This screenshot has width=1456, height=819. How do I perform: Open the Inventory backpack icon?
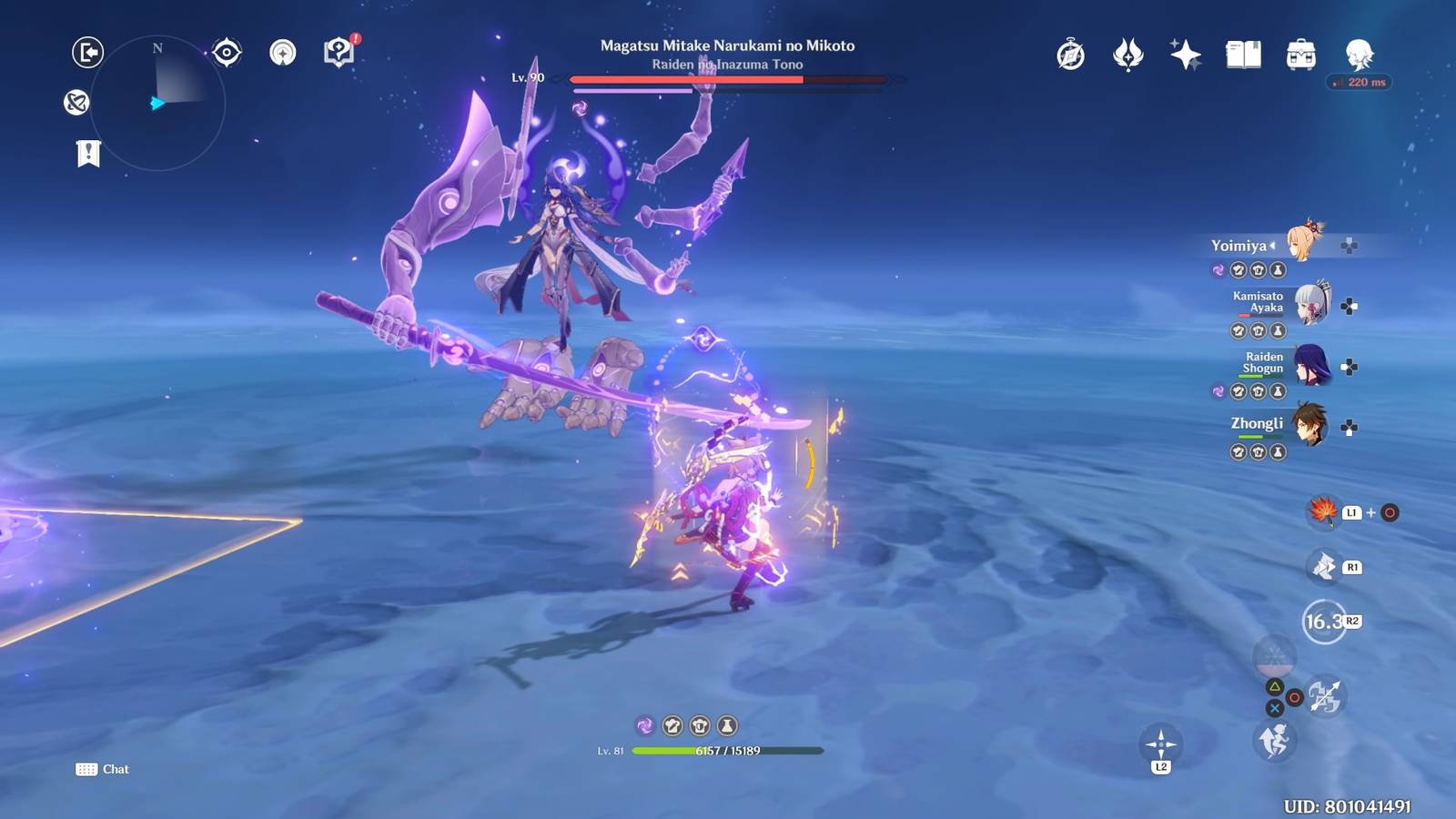tap(1299, 56)
